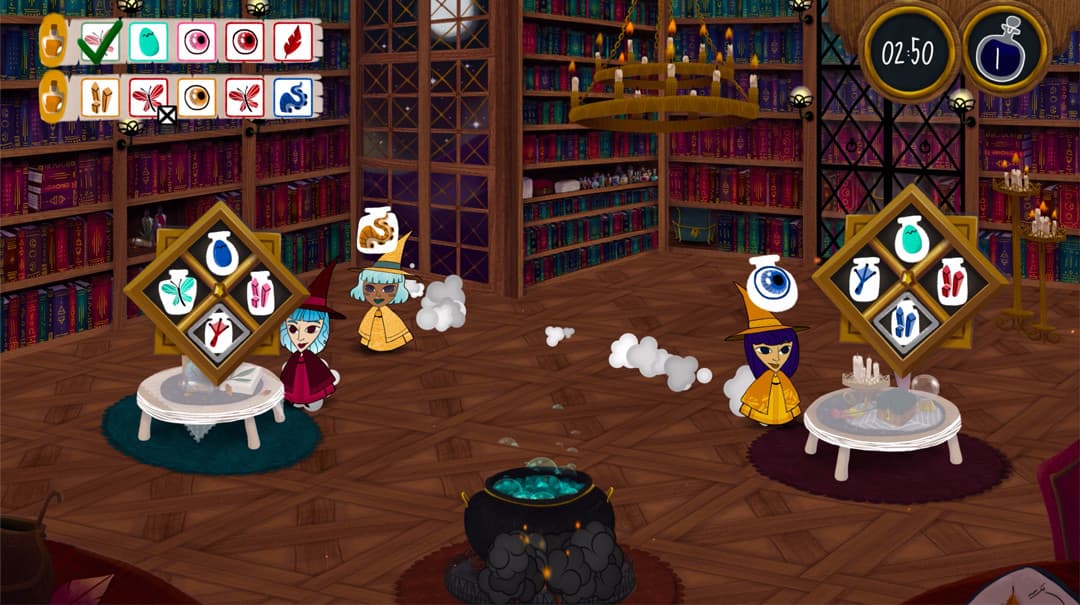This screenshot has height=605, width=1080.
Task: Choose the blue claw jar
Action: point(866,280)
